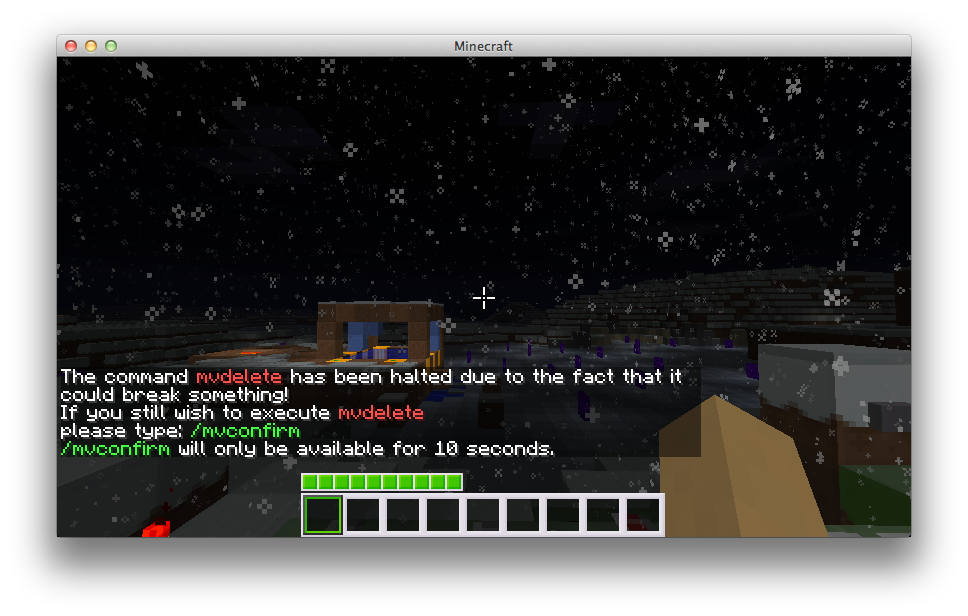This screenshot has height=616, width=968.
Task: Minimize the Minecraft window
Action: 91,46
